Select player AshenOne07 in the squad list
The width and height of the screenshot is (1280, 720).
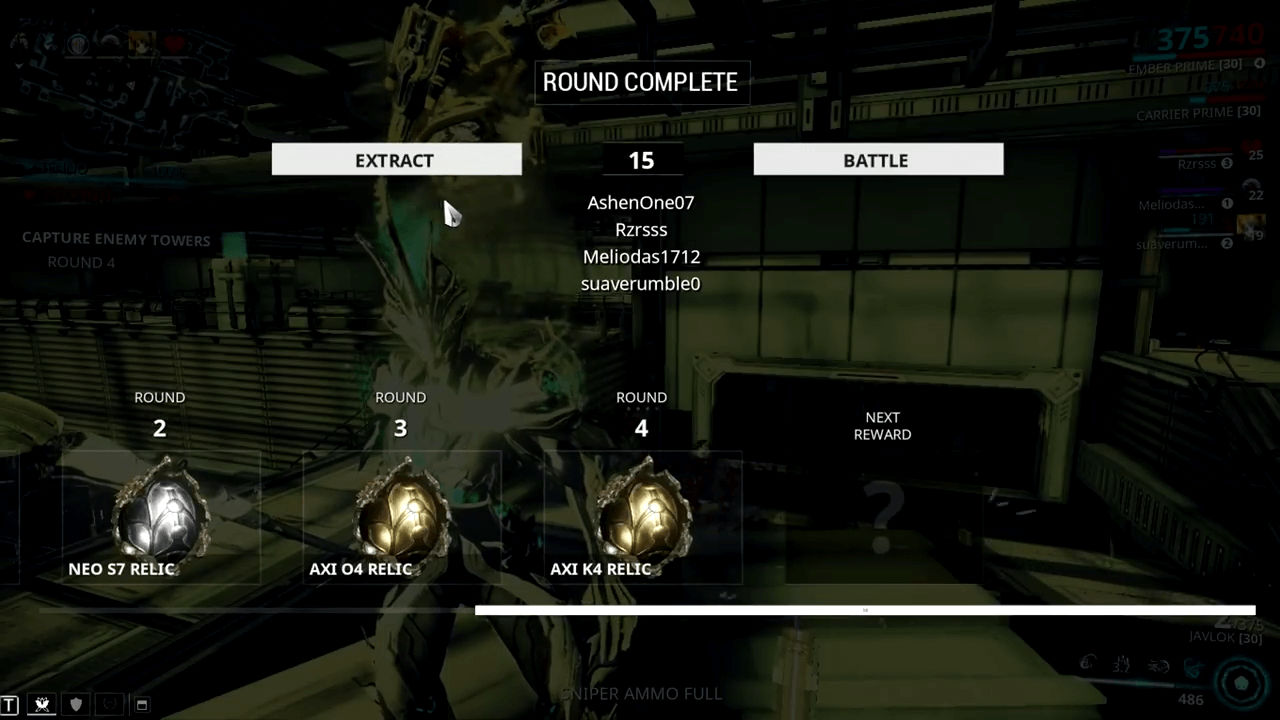640,203
